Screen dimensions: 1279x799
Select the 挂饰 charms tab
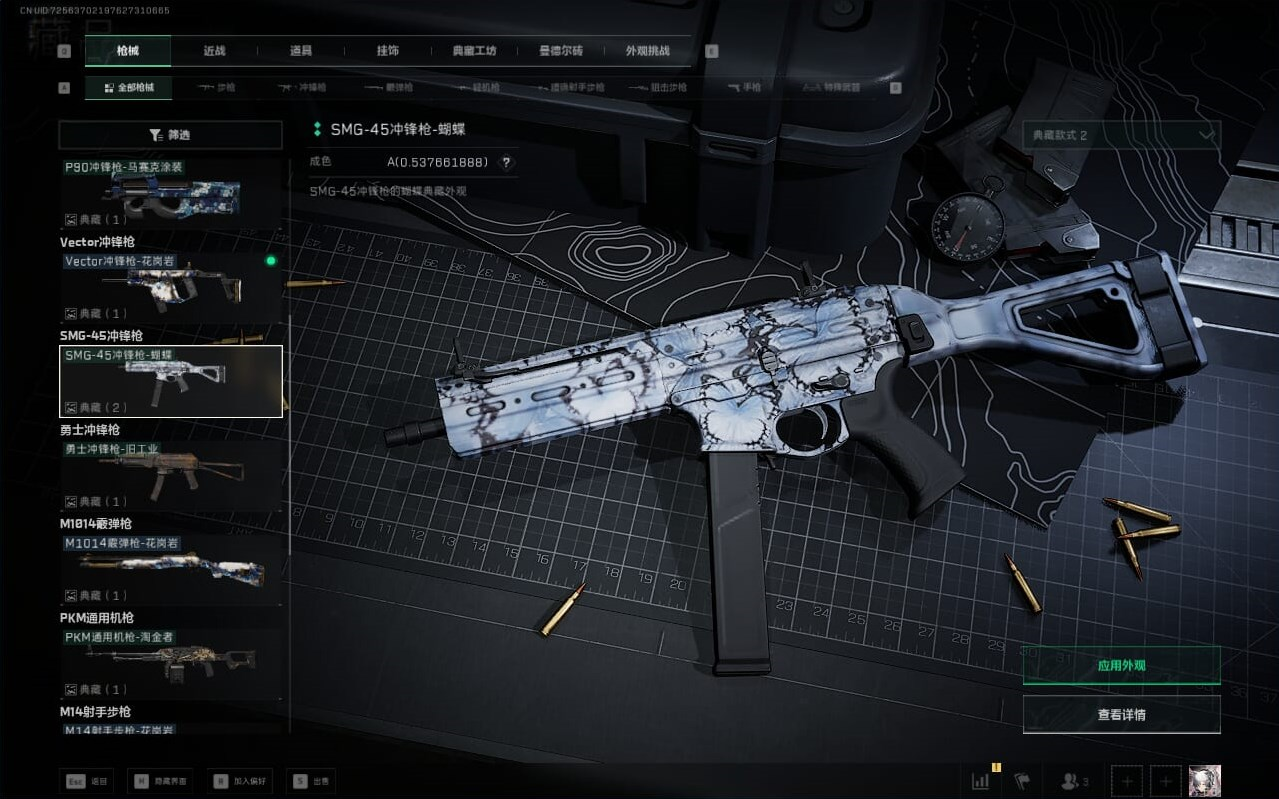click(x=388, y=51)
